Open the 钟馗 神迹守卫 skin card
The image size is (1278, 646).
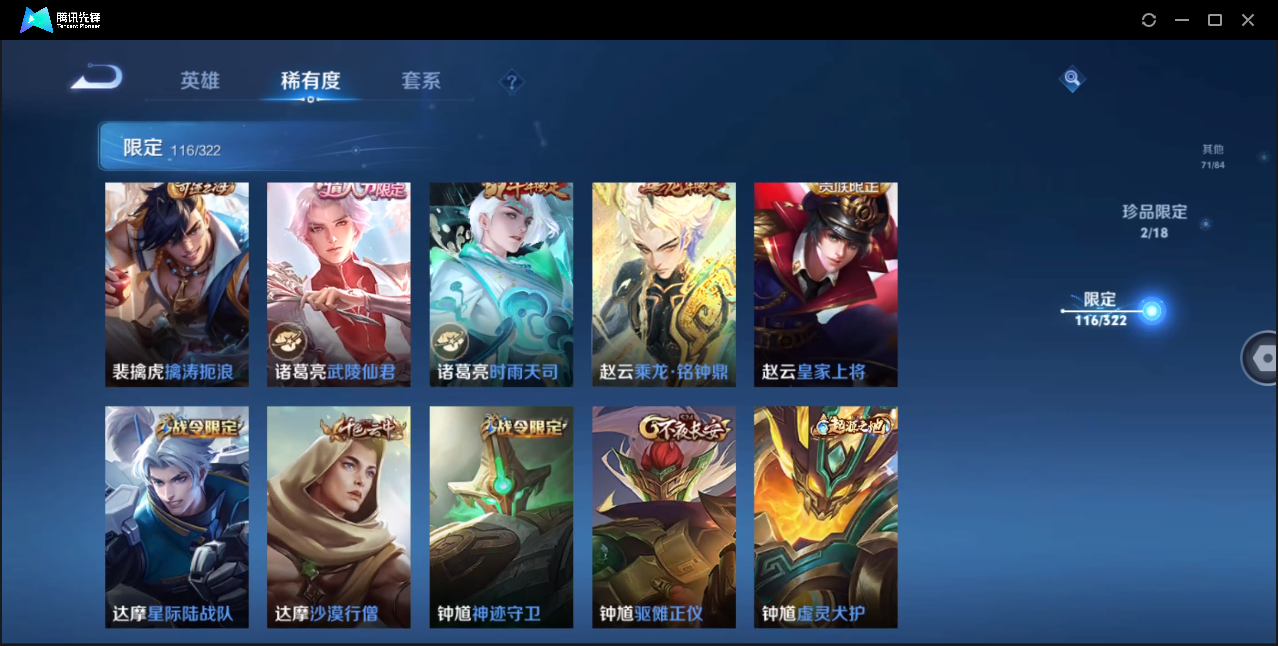pos(501,516)
